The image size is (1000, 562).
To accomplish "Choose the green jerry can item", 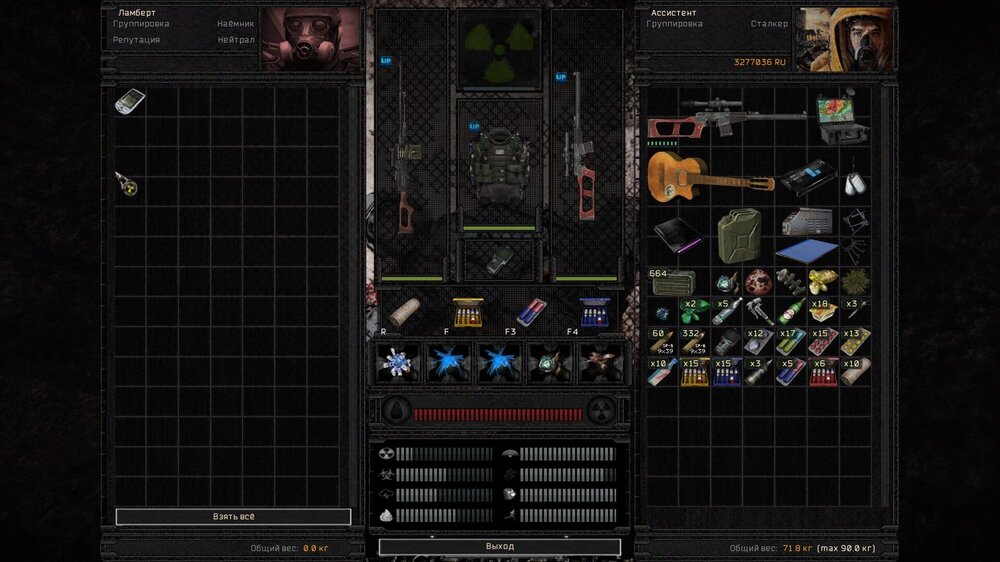I will pos(738,234).
